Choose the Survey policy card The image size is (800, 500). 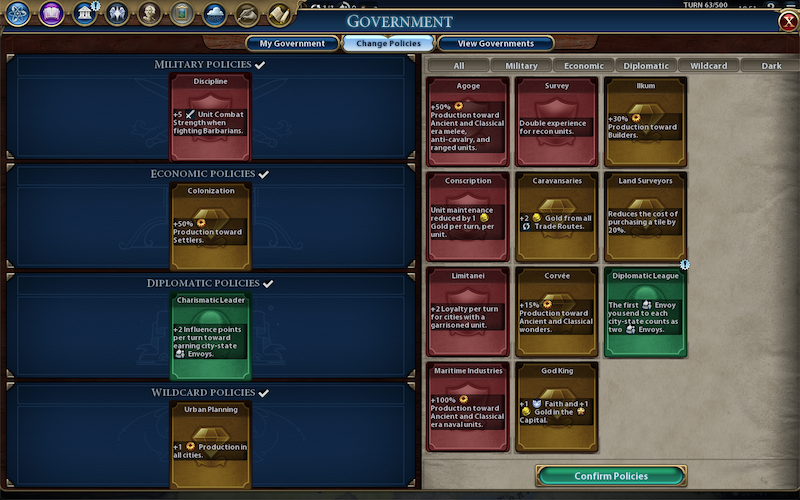click(556, 122)
